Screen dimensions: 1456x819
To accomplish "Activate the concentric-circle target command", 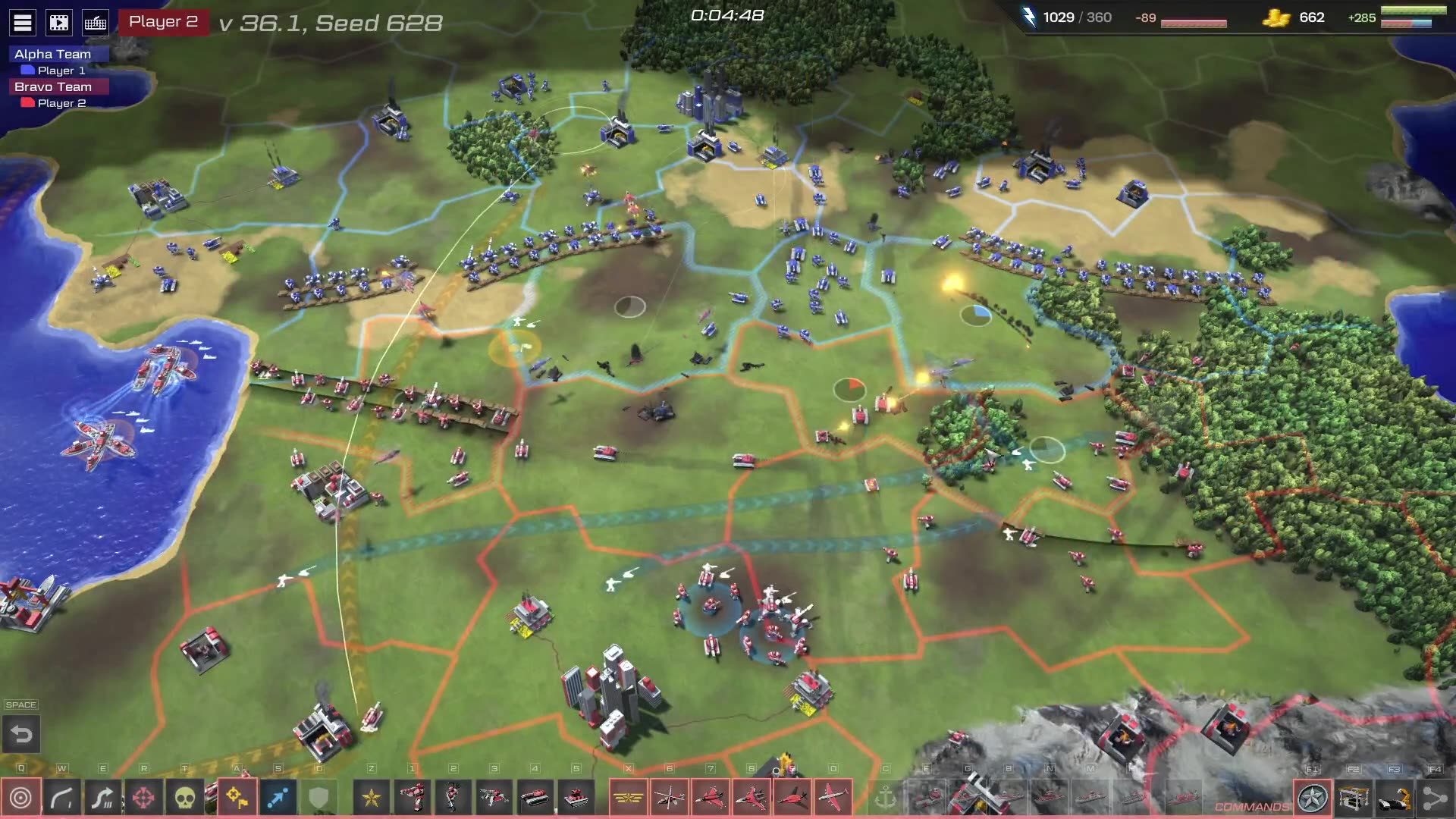I will click(20, 798).
